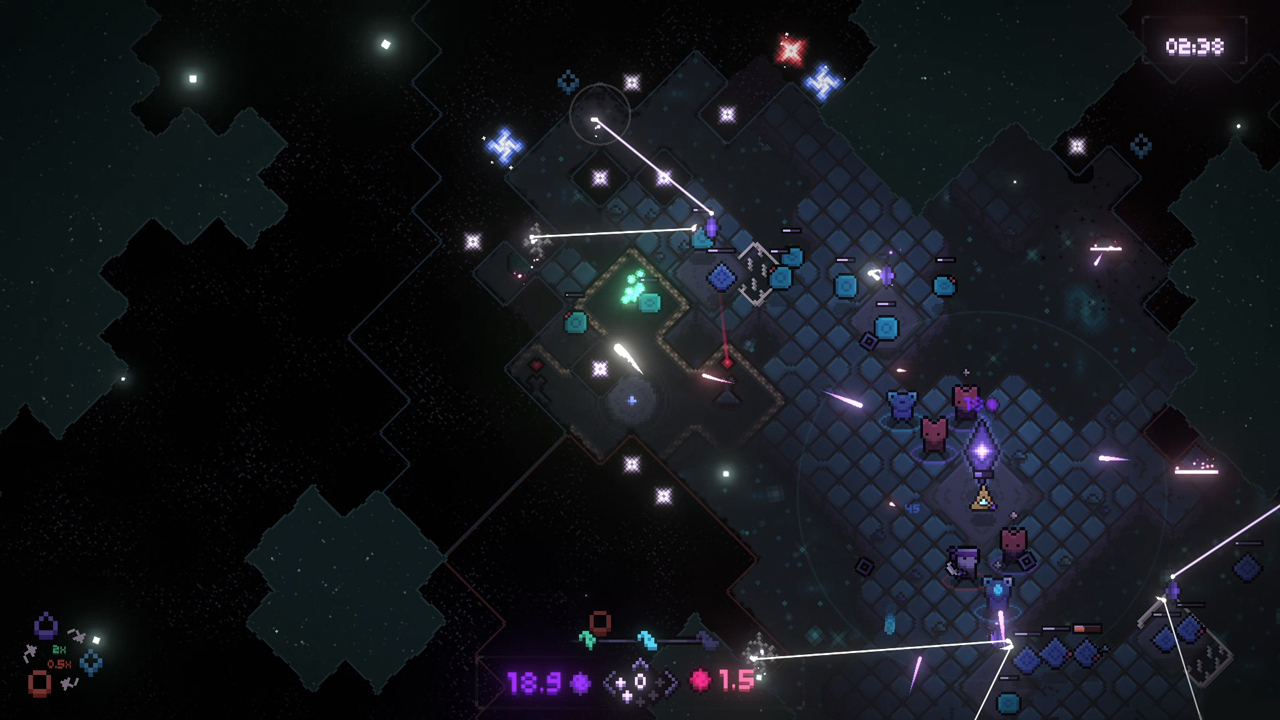Viewport: 1280px width, 720px height.
Task: Click the blue gem icon near the 0.5x label
Action: pyautogui.click(x=90, y=662)
